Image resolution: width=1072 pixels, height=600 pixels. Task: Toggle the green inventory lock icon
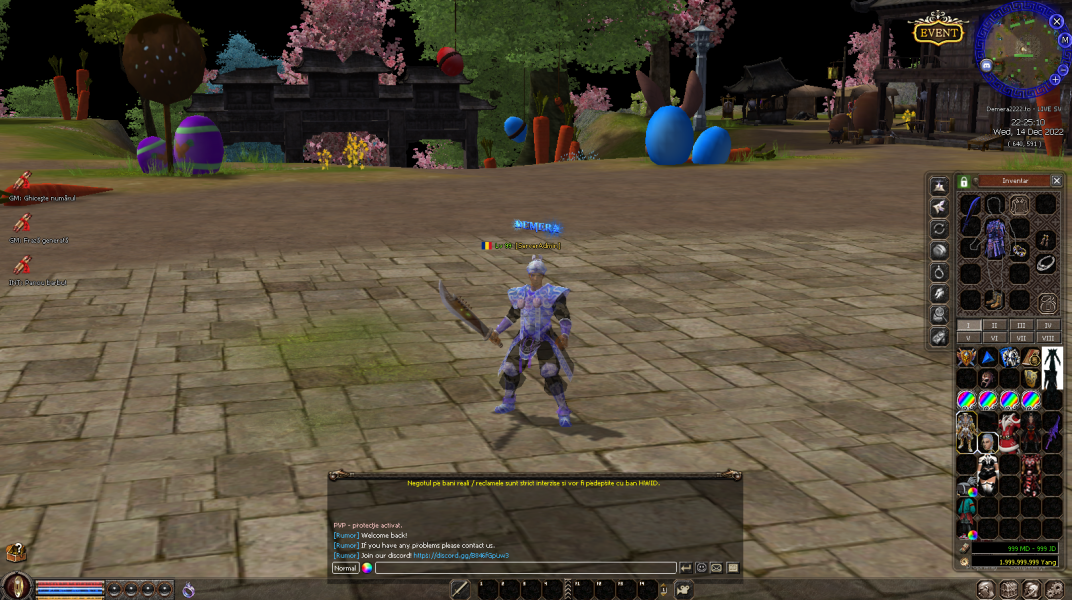tap(963, 182)
